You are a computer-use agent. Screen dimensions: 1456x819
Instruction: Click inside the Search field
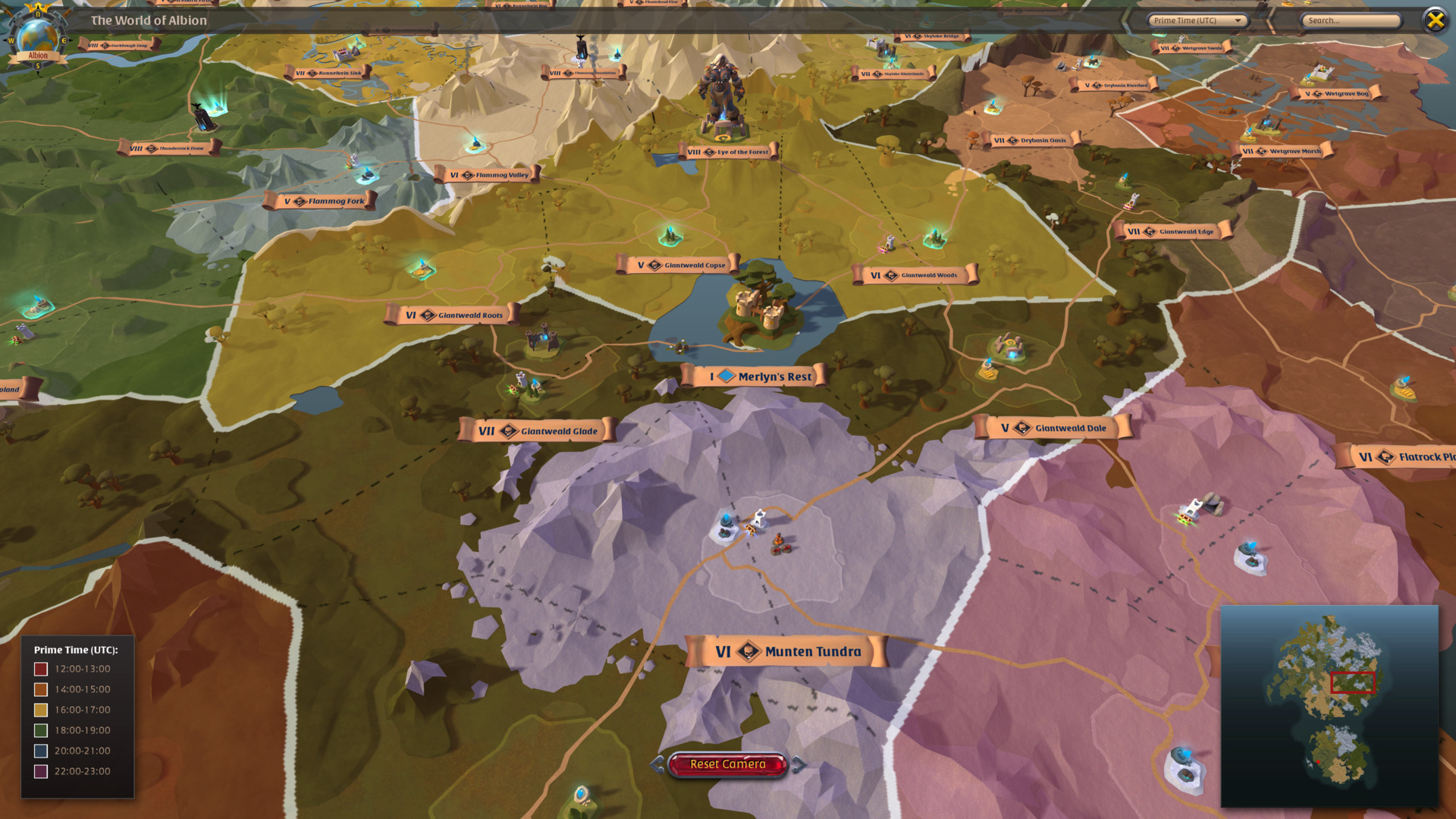click(x=1351, y=20)
